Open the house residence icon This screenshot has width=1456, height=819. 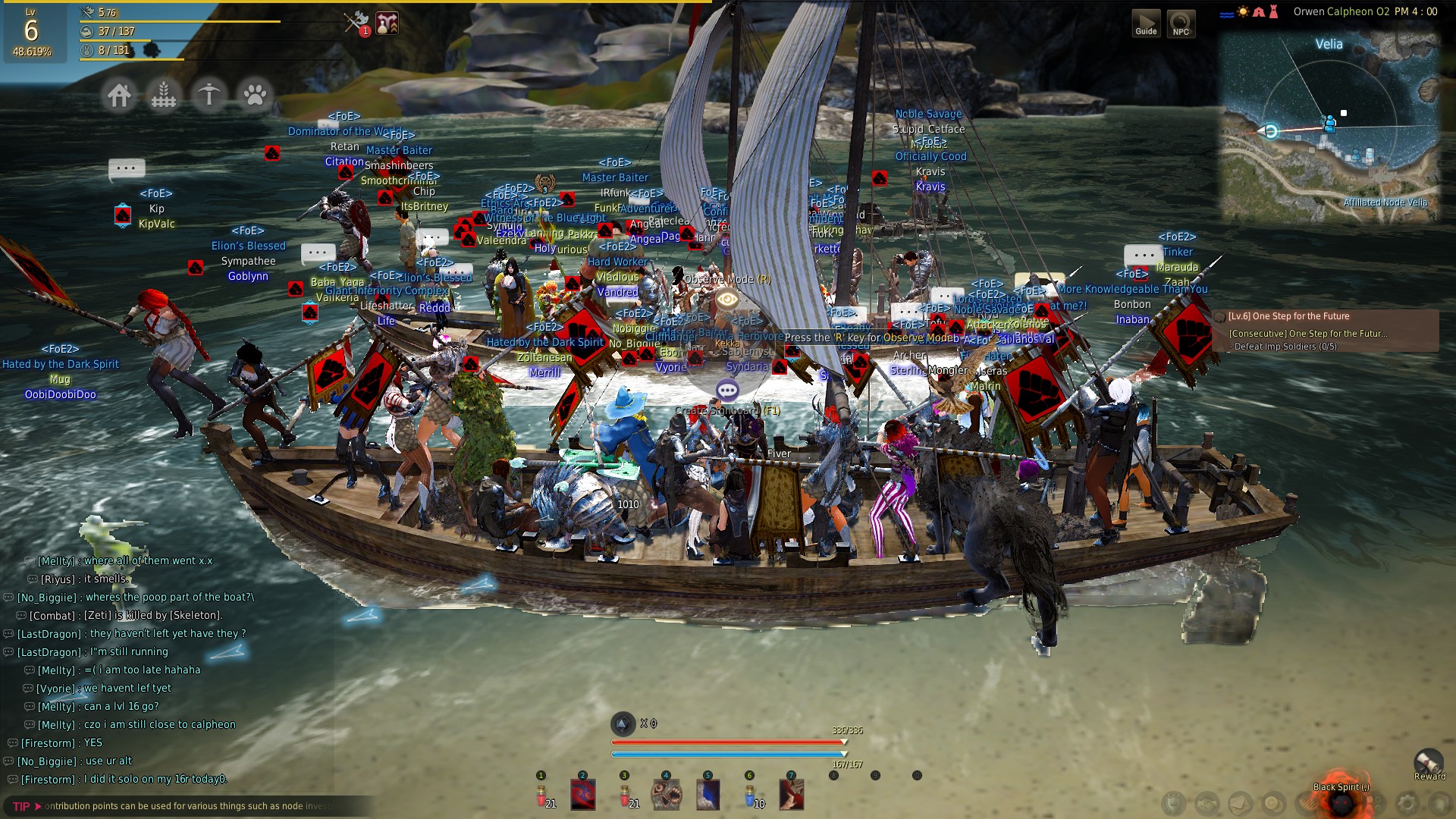pyautogui.click(x=119, y=96)
